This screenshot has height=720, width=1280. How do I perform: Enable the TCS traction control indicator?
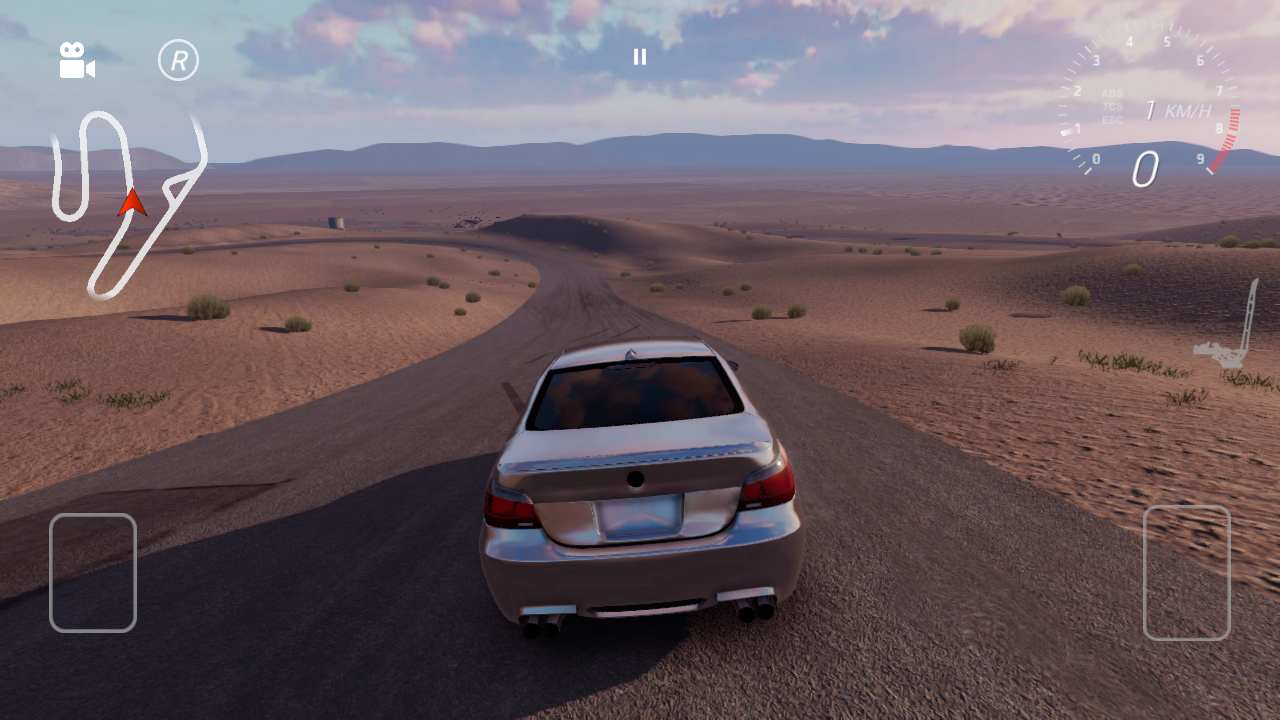(1111, 108)
